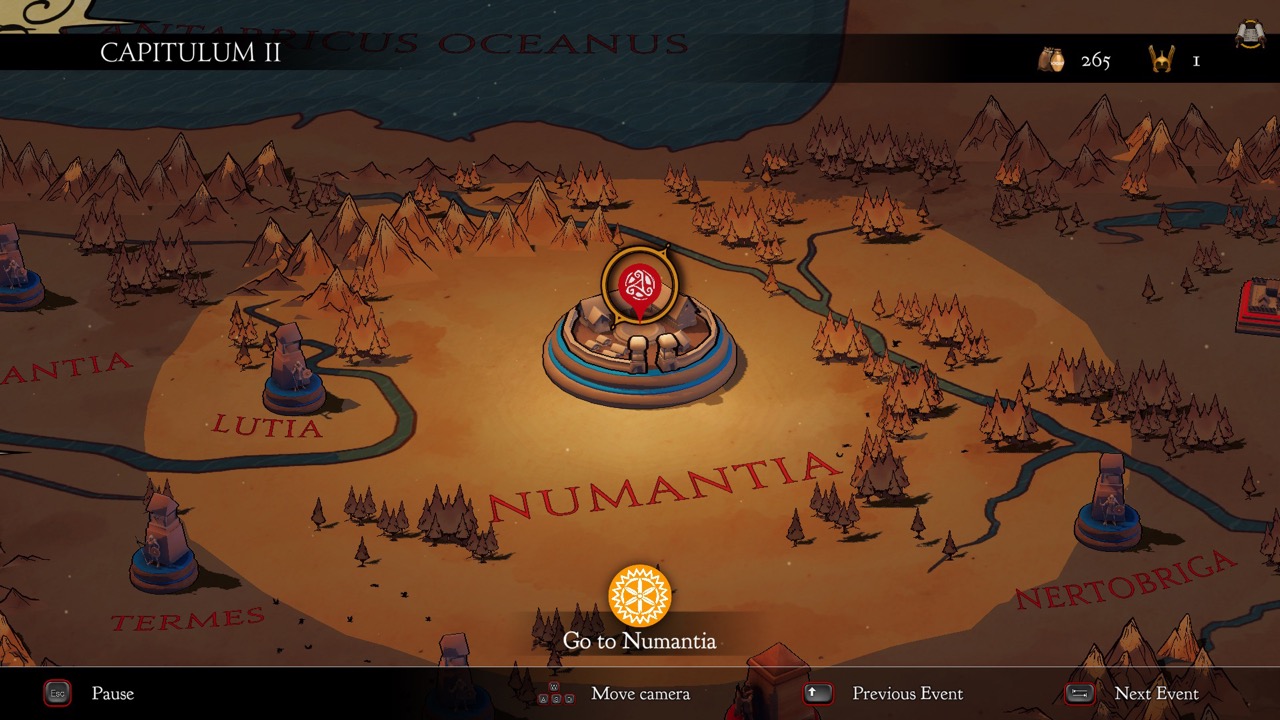
Task: Click the red triskele marker above Numantia
Action: point(639,287)
